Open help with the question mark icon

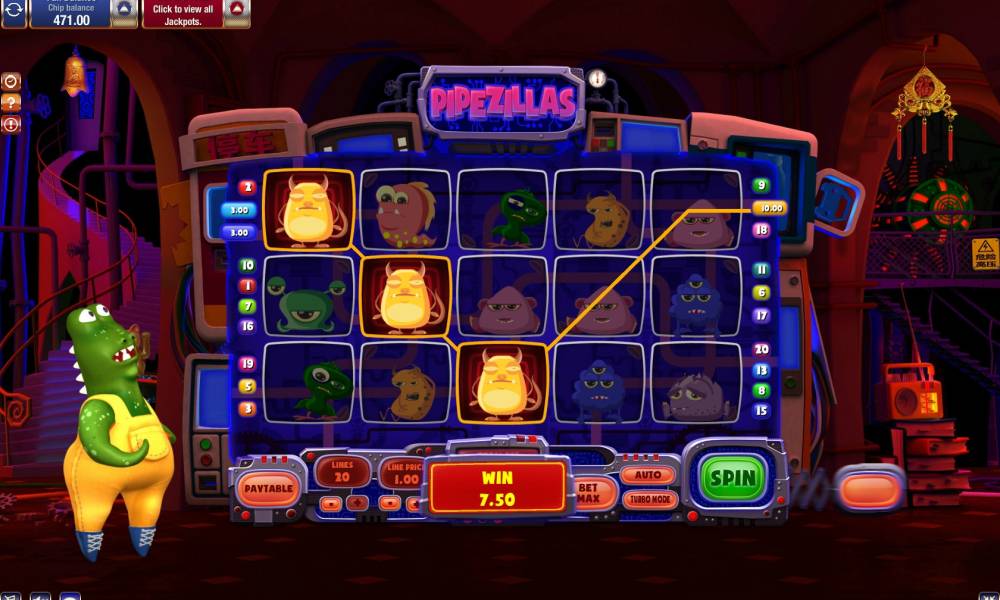coord(11,103)
